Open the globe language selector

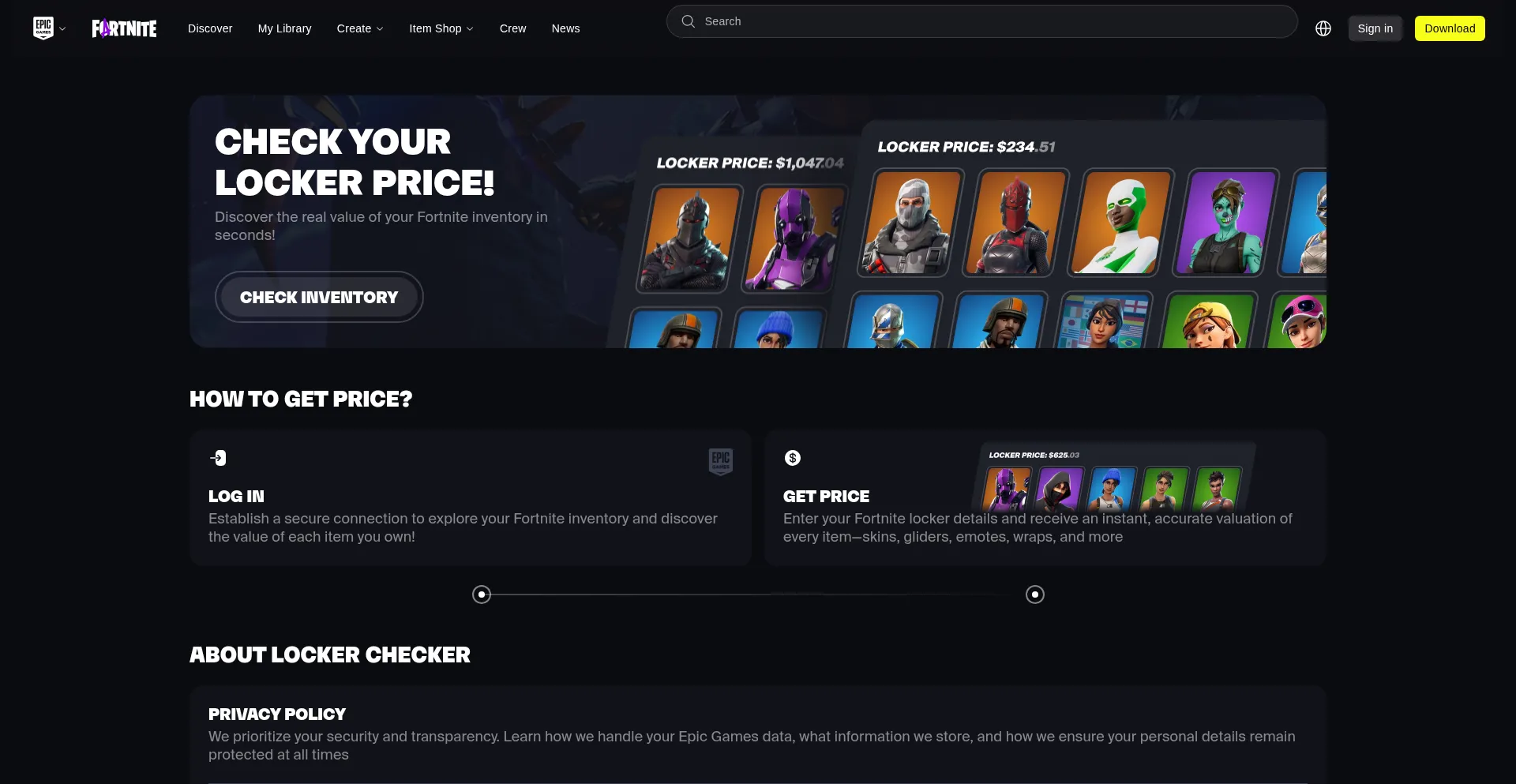tap(1323, 28)
